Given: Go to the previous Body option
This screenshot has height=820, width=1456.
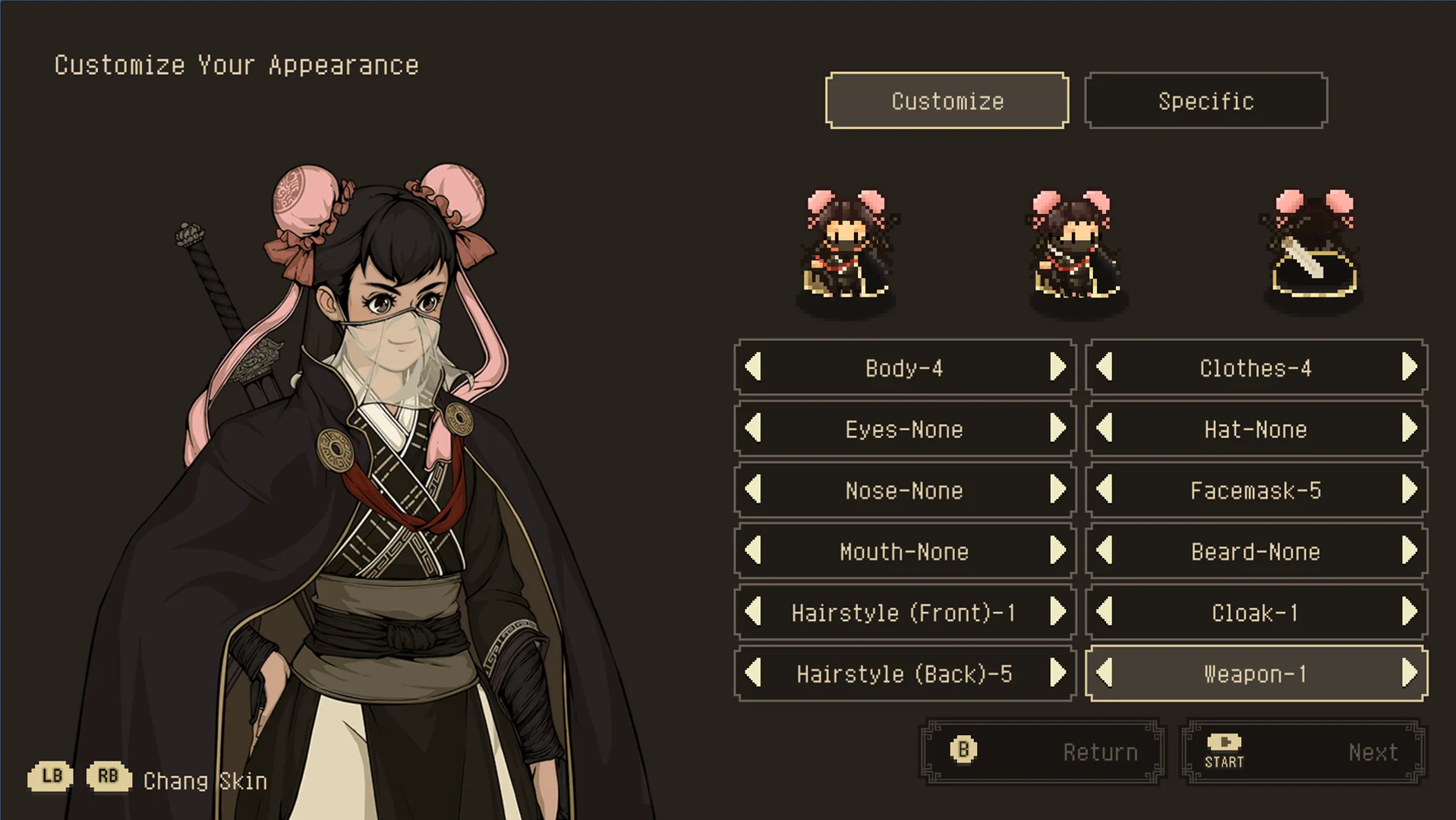Looking at the screenshot, I should coord(753,367).
